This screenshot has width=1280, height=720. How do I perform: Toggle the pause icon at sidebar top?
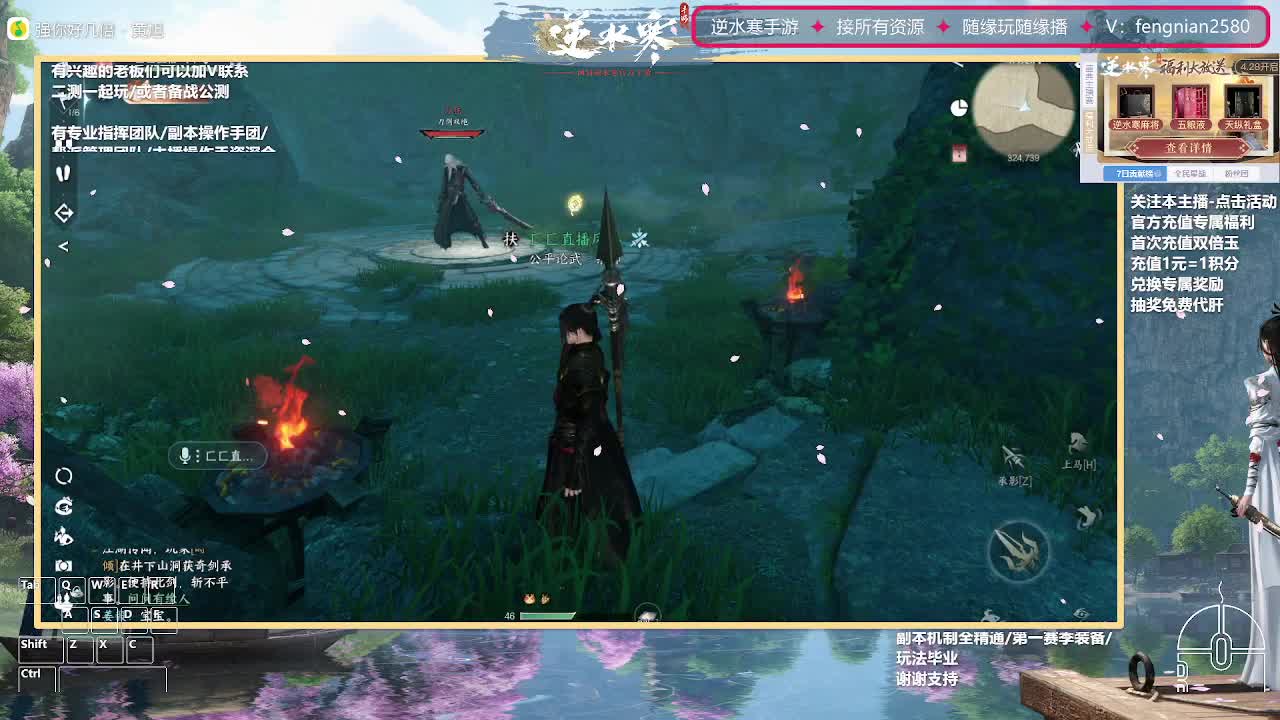tap(64, 173)
